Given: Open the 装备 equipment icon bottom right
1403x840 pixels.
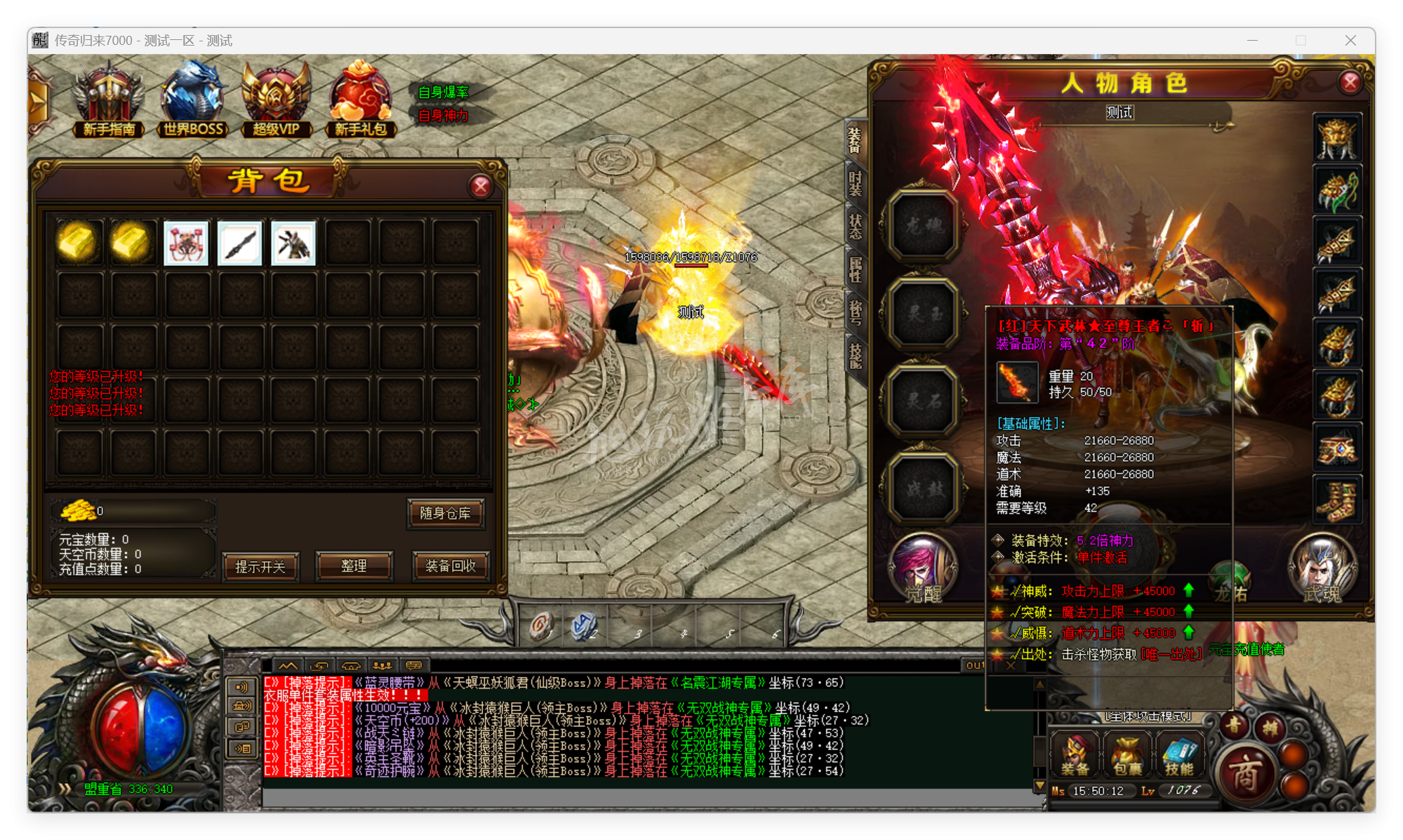Looking at the screenshot, I should point(1075,754).
